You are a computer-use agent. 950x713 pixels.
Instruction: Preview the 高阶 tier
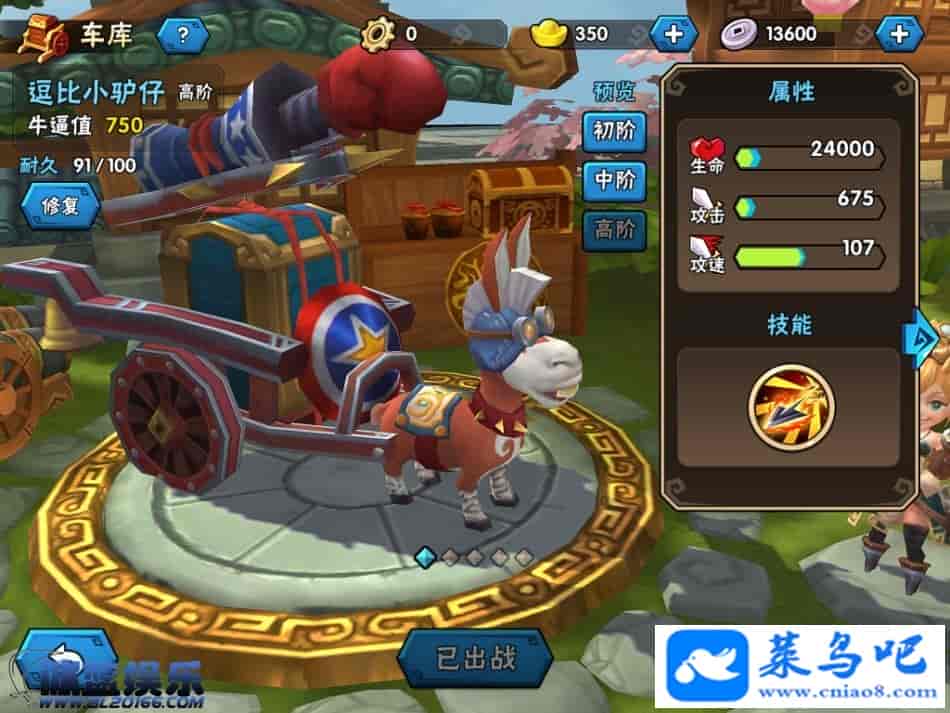tap(615, 230)
